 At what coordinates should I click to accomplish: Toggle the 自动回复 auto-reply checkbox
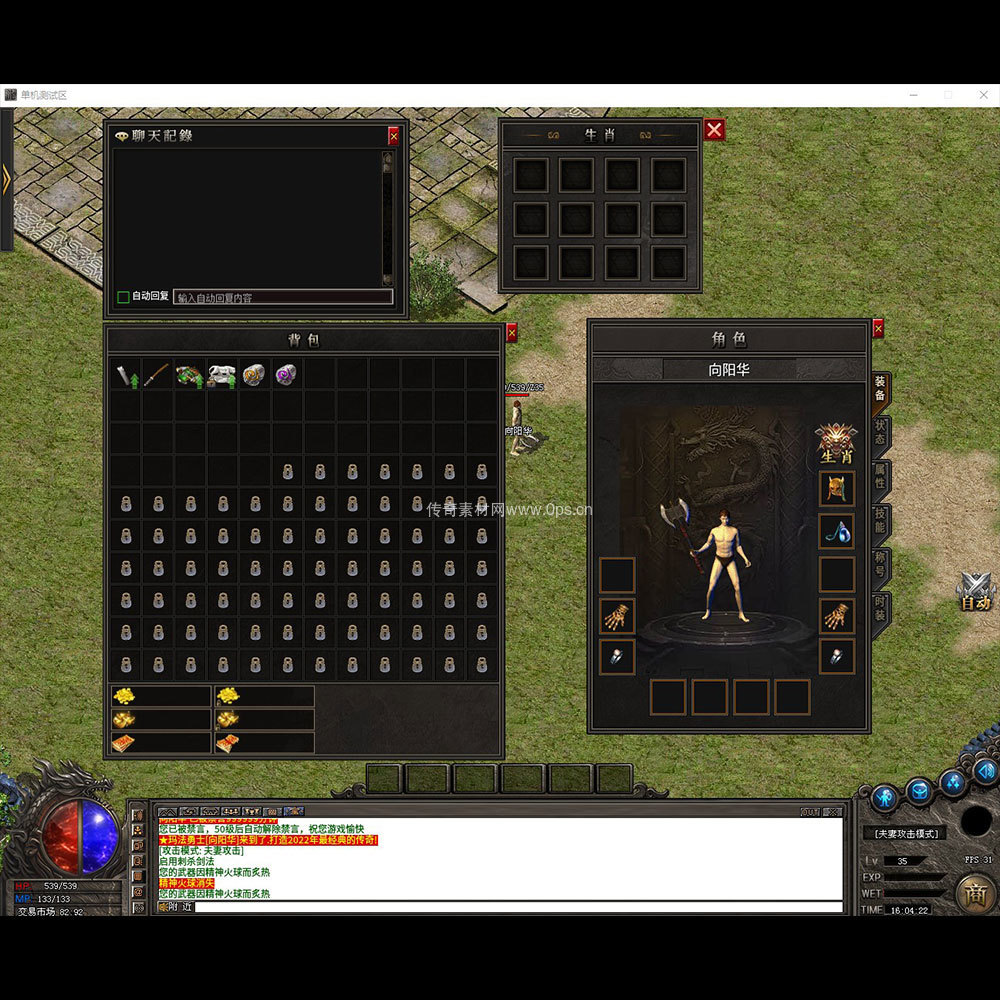point(124,297)
